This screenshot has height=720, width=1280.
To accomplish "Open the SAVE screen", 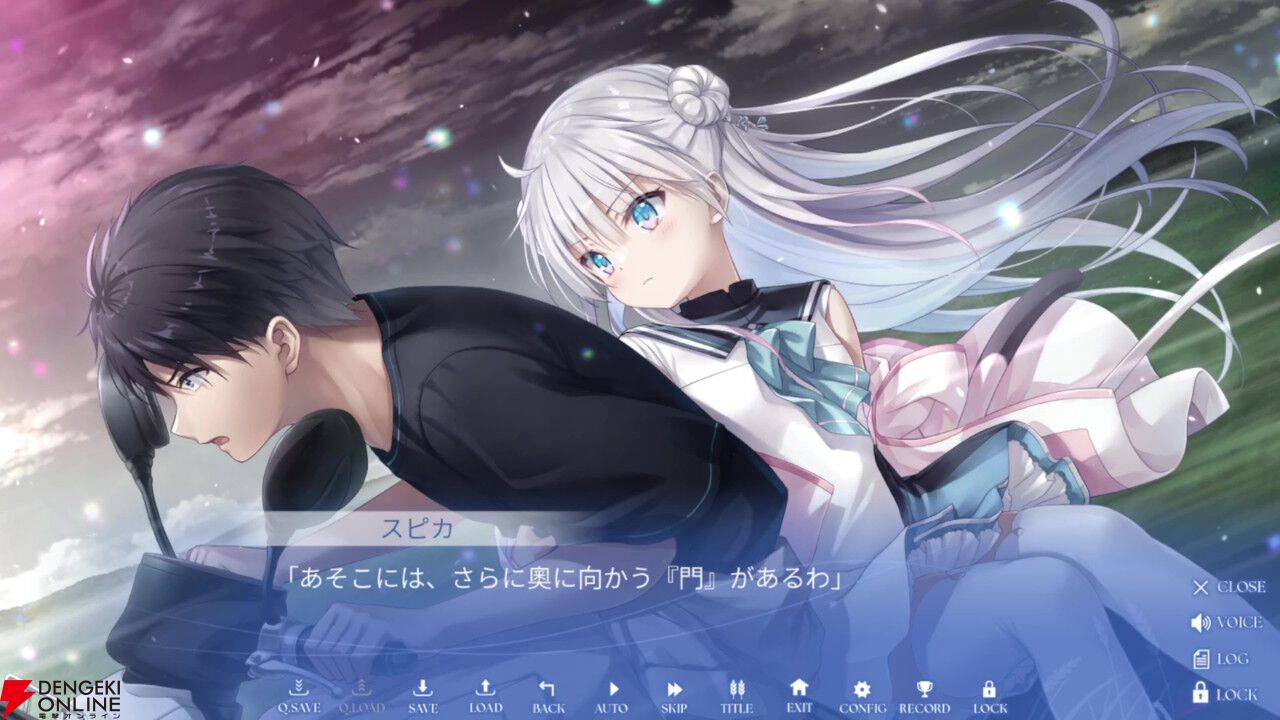I will coord(423,690).
